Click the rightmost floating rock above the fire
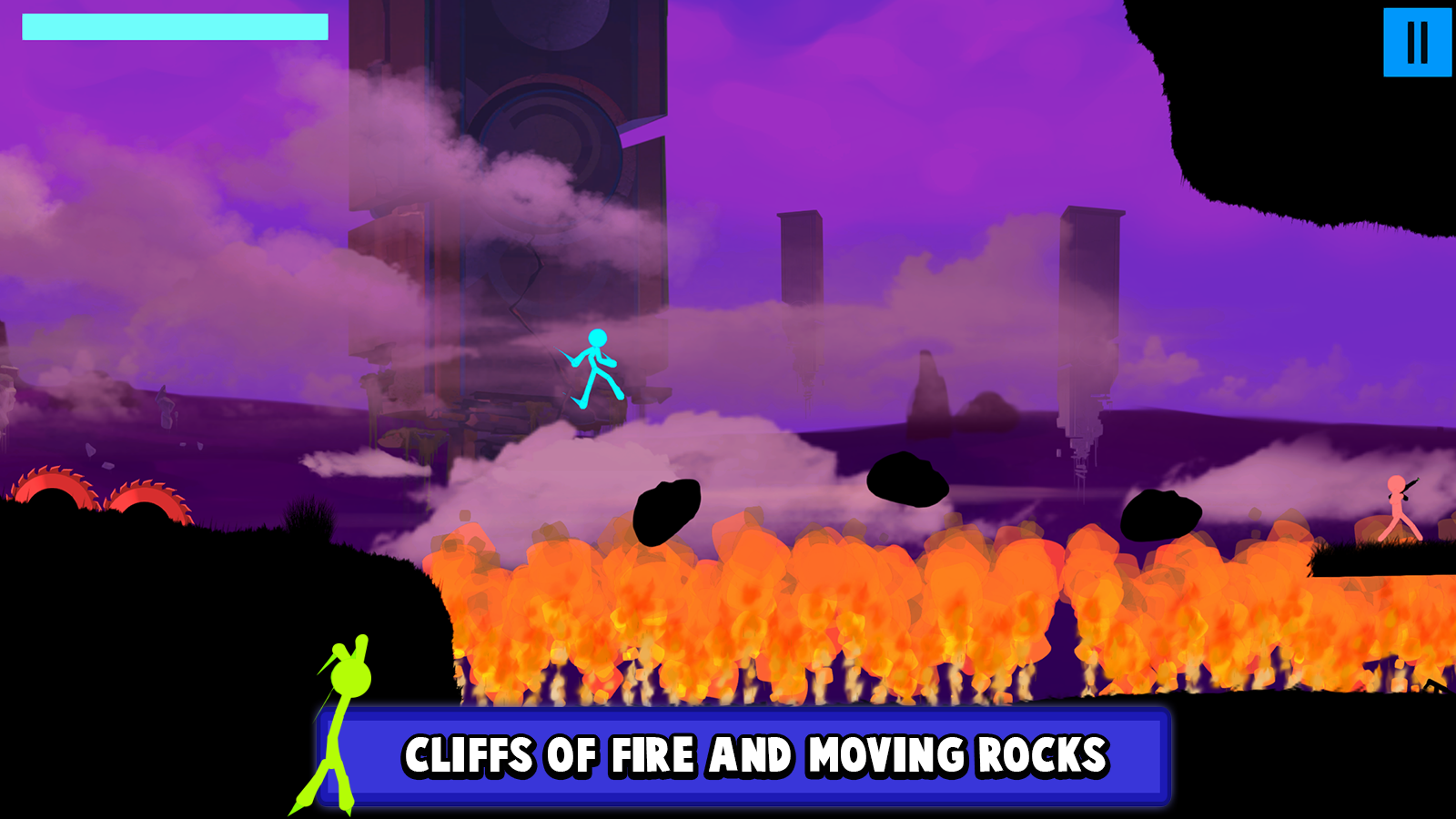 [x=1160, y=514]
